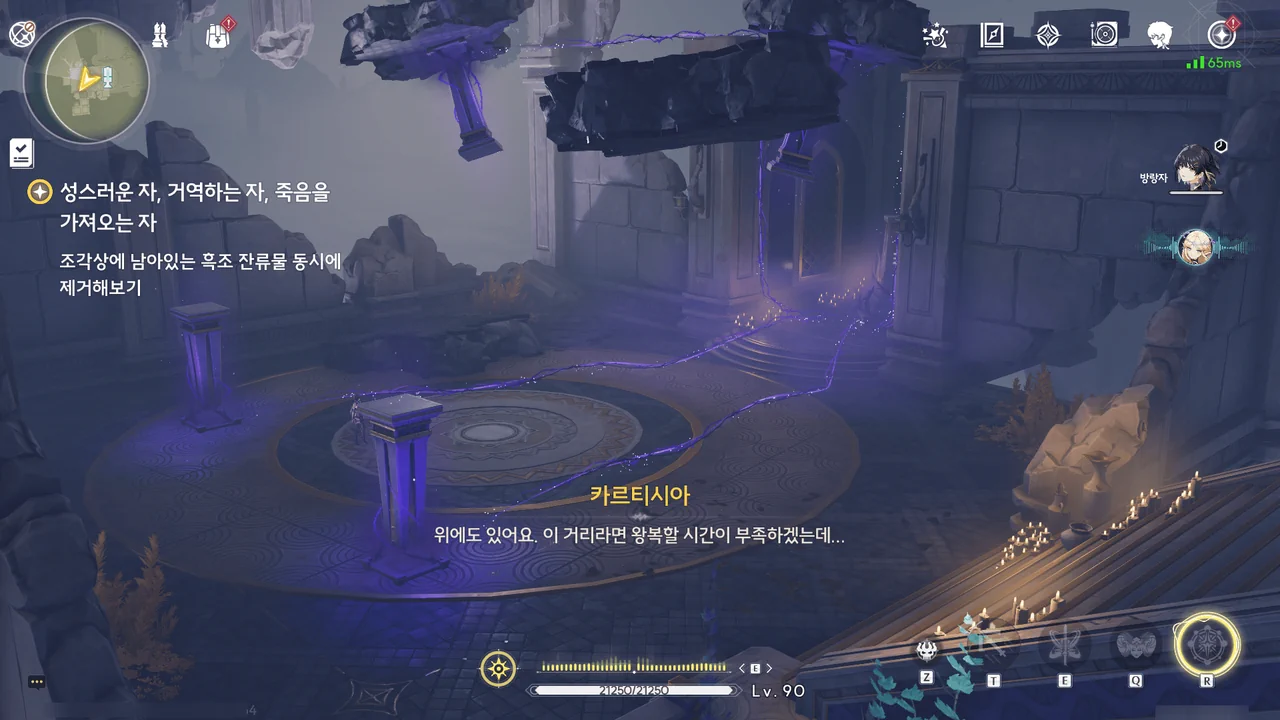The image size is (1280, 720).
Task: Open the chess pieces team icon
Action: click(x=161, y=36)
